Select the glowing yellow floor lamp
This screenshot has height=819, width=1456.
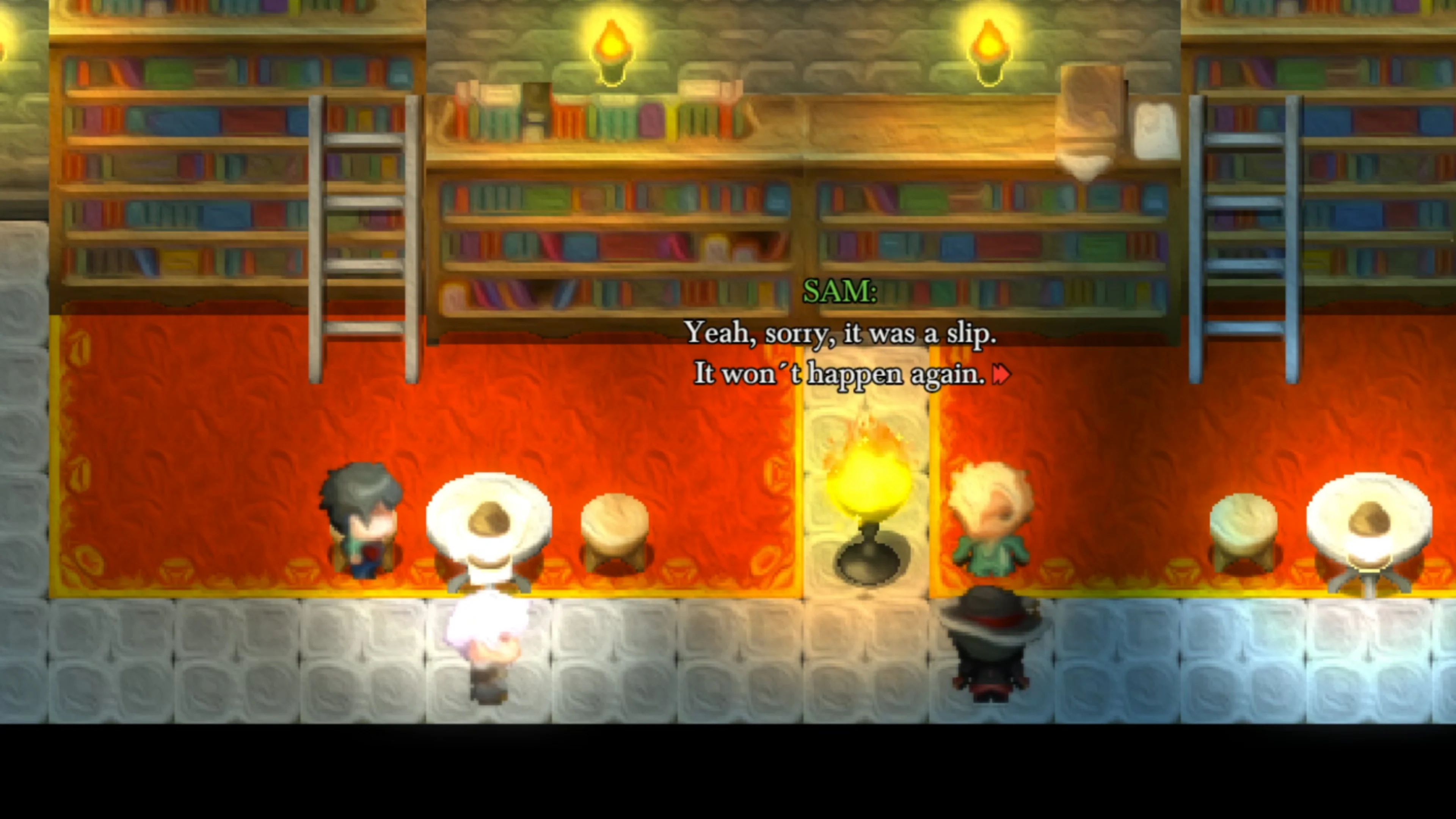pos(869,497)
